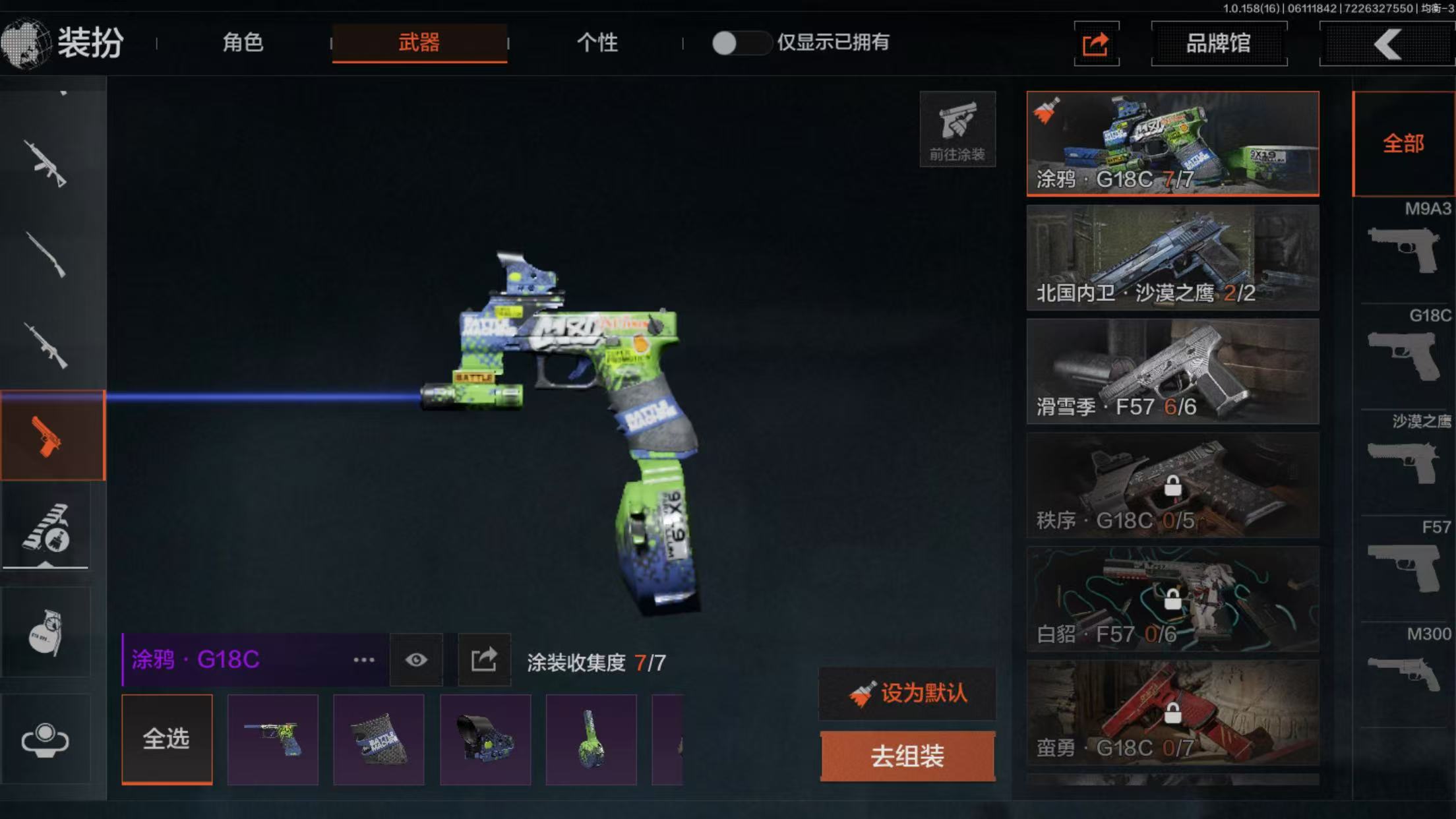Select the graffiti grip part thumbnail
This screenshot has height=819, width=1456.
379,739
